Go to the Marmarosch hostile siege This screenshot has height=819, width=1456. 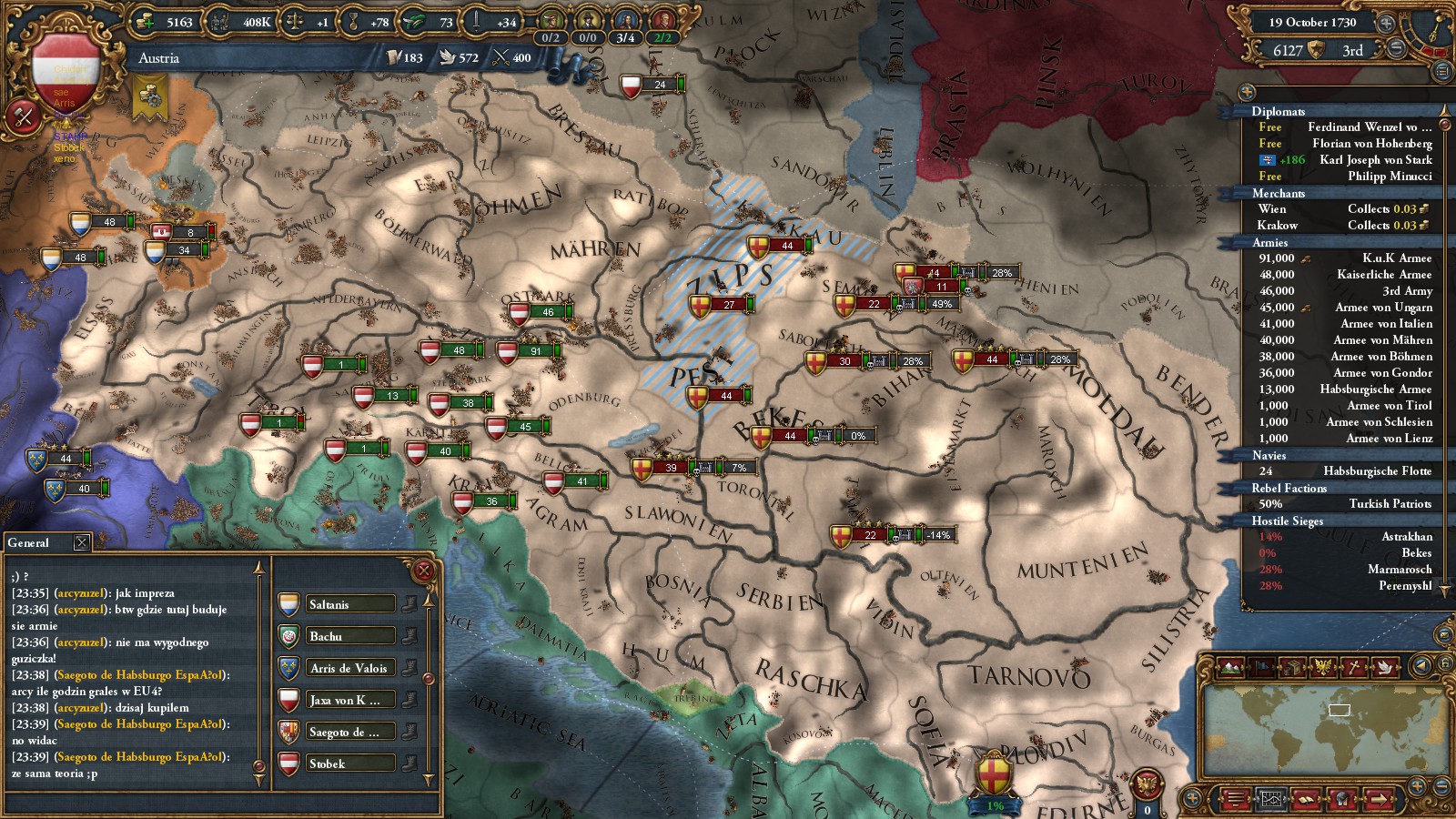(x=1345, y=570)
